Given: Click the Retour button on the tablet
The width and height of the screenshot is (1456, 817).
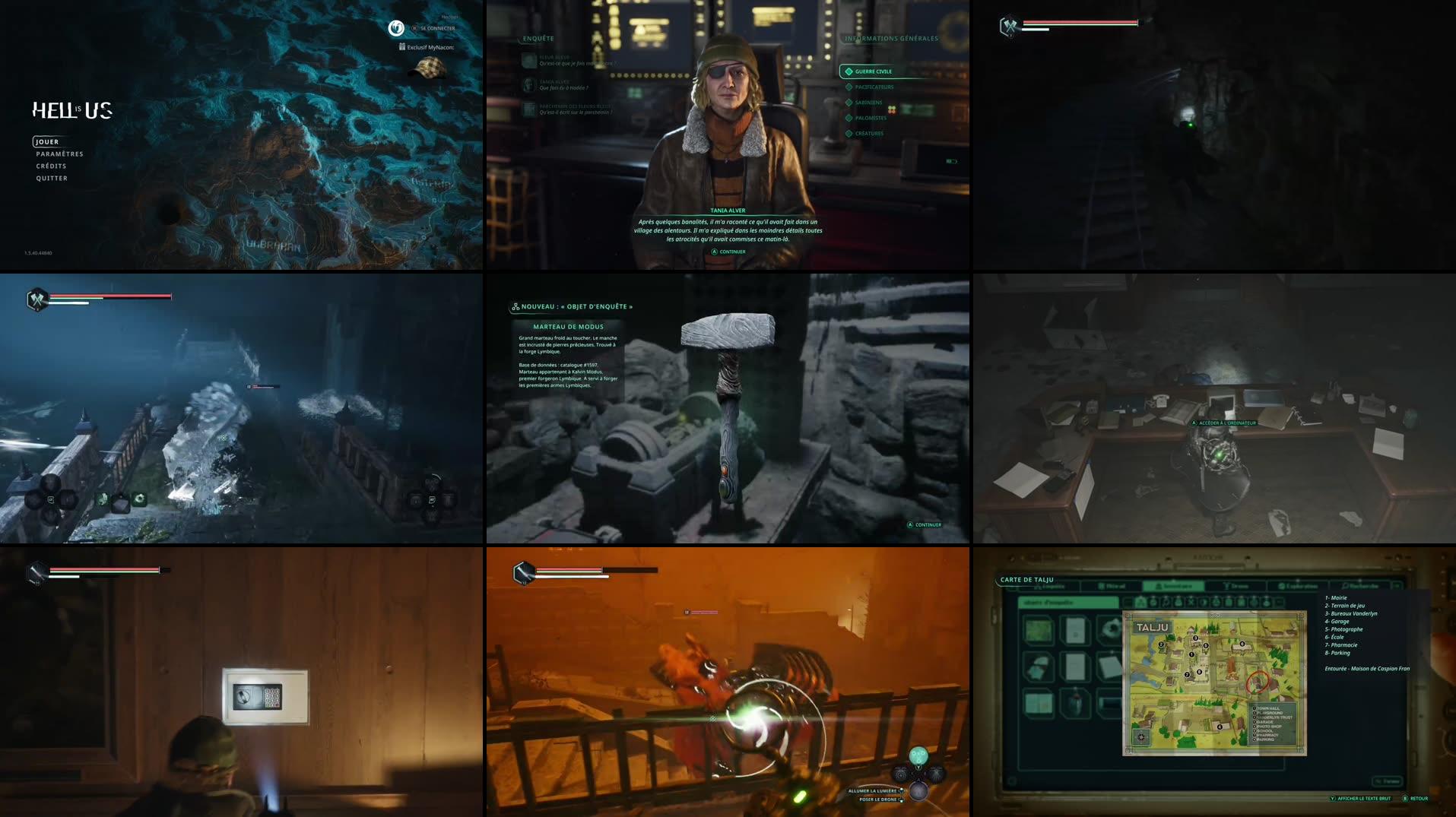Looking at the screenshot, I should click(1416, 798).
